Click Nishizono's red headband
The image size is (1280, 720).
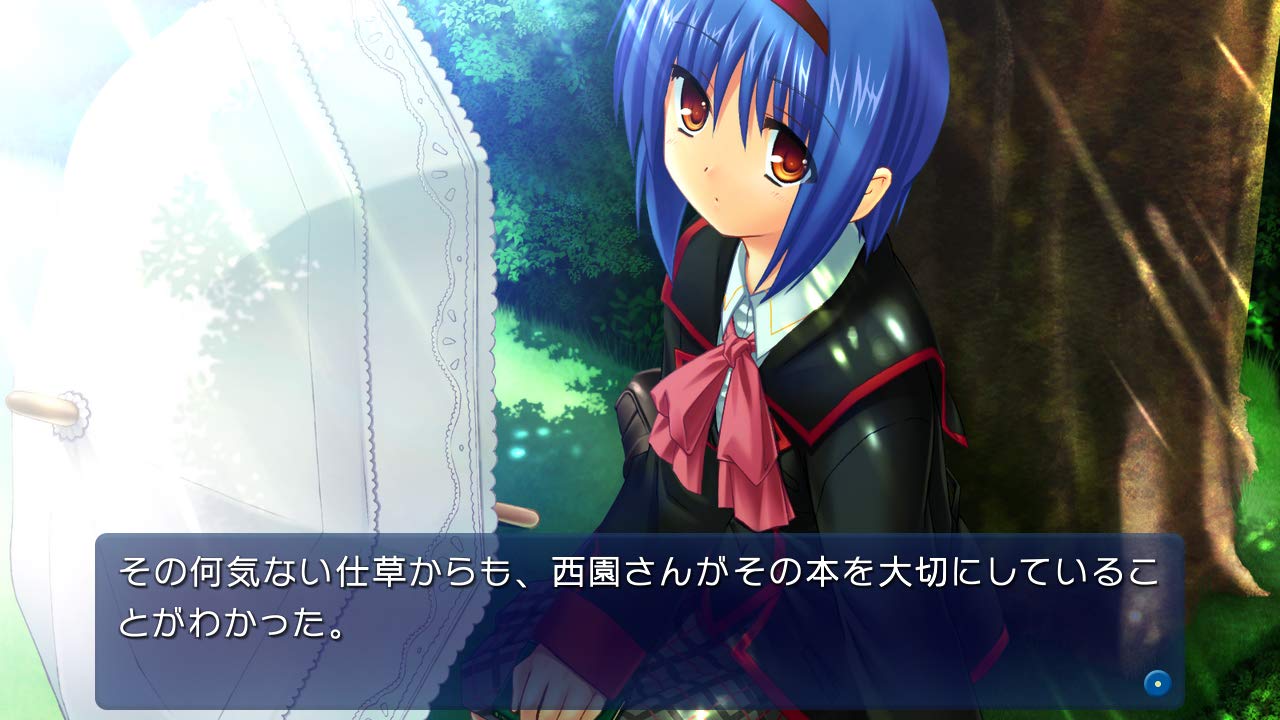click(800, 20)
